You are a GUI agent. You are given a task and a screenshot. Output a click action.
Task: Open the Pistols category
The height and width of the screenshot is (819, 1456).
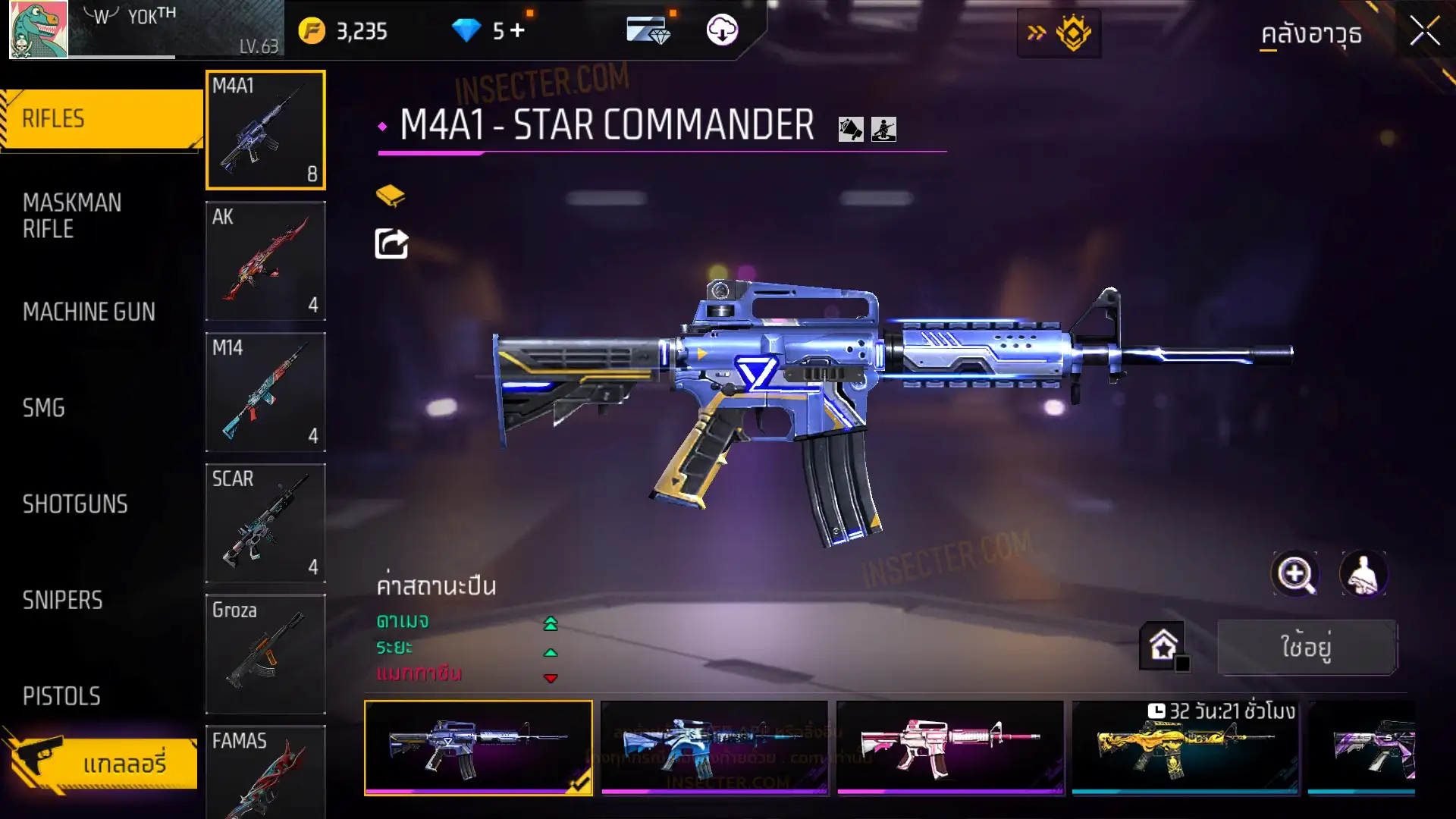61,696
